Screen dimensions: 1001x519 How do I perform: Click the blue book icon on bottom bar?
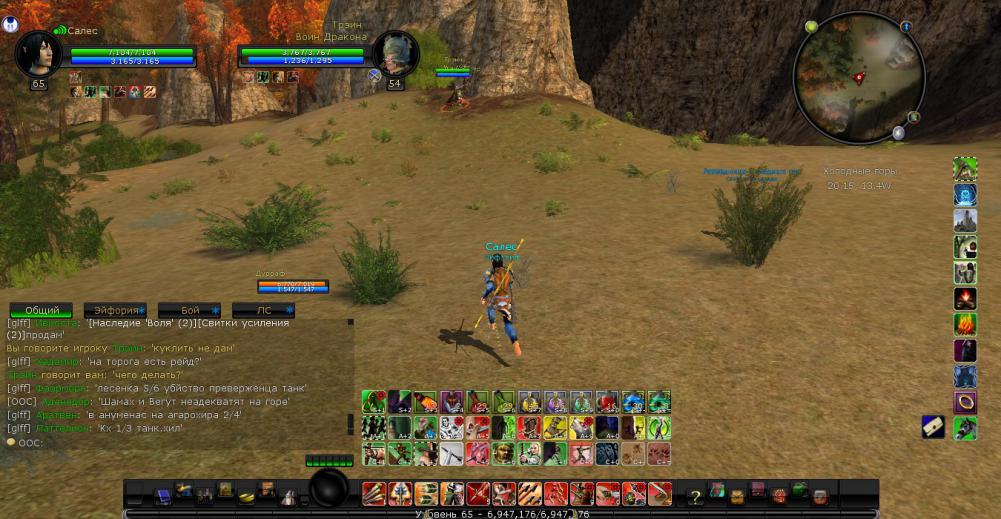tap(162, 495)
